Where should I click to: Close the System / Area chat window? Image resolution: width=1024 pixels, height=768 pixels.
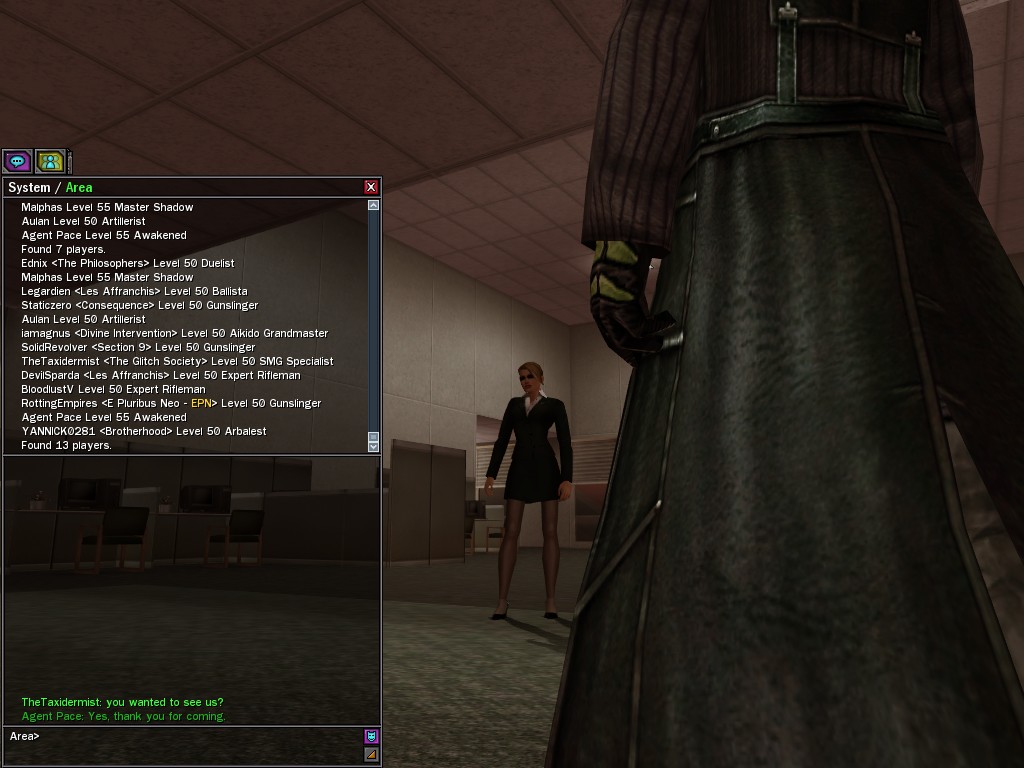(371, 187)
